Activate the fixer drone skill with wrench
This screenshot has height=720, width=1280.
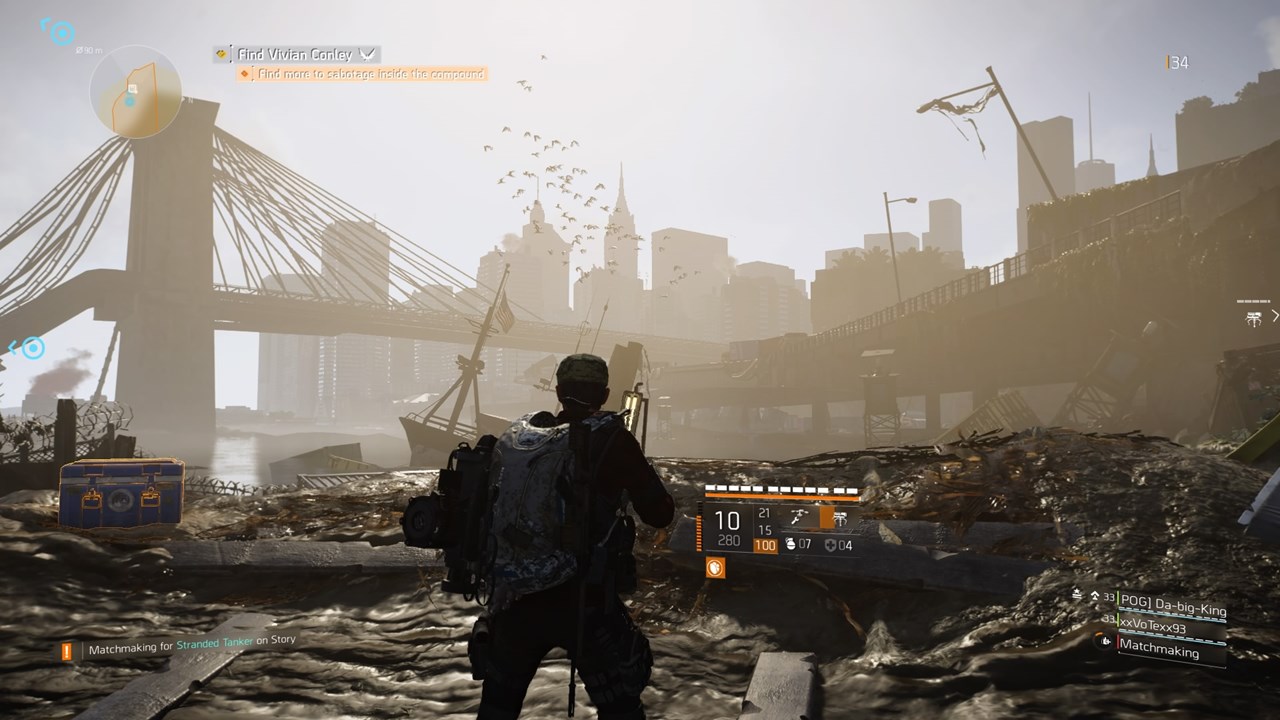(799, 518)
